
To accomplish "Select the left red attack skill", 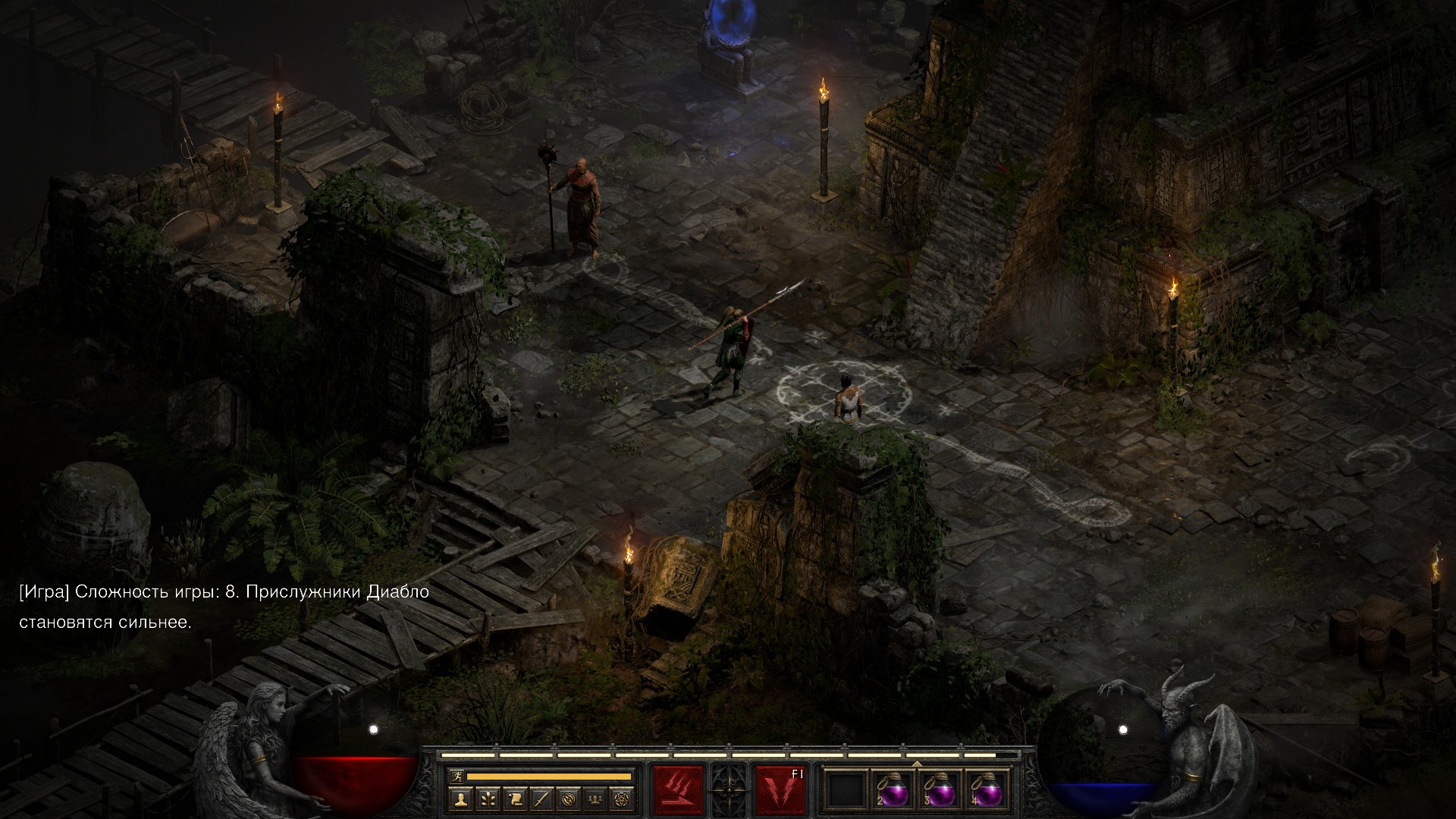I will tap(679, 789).
